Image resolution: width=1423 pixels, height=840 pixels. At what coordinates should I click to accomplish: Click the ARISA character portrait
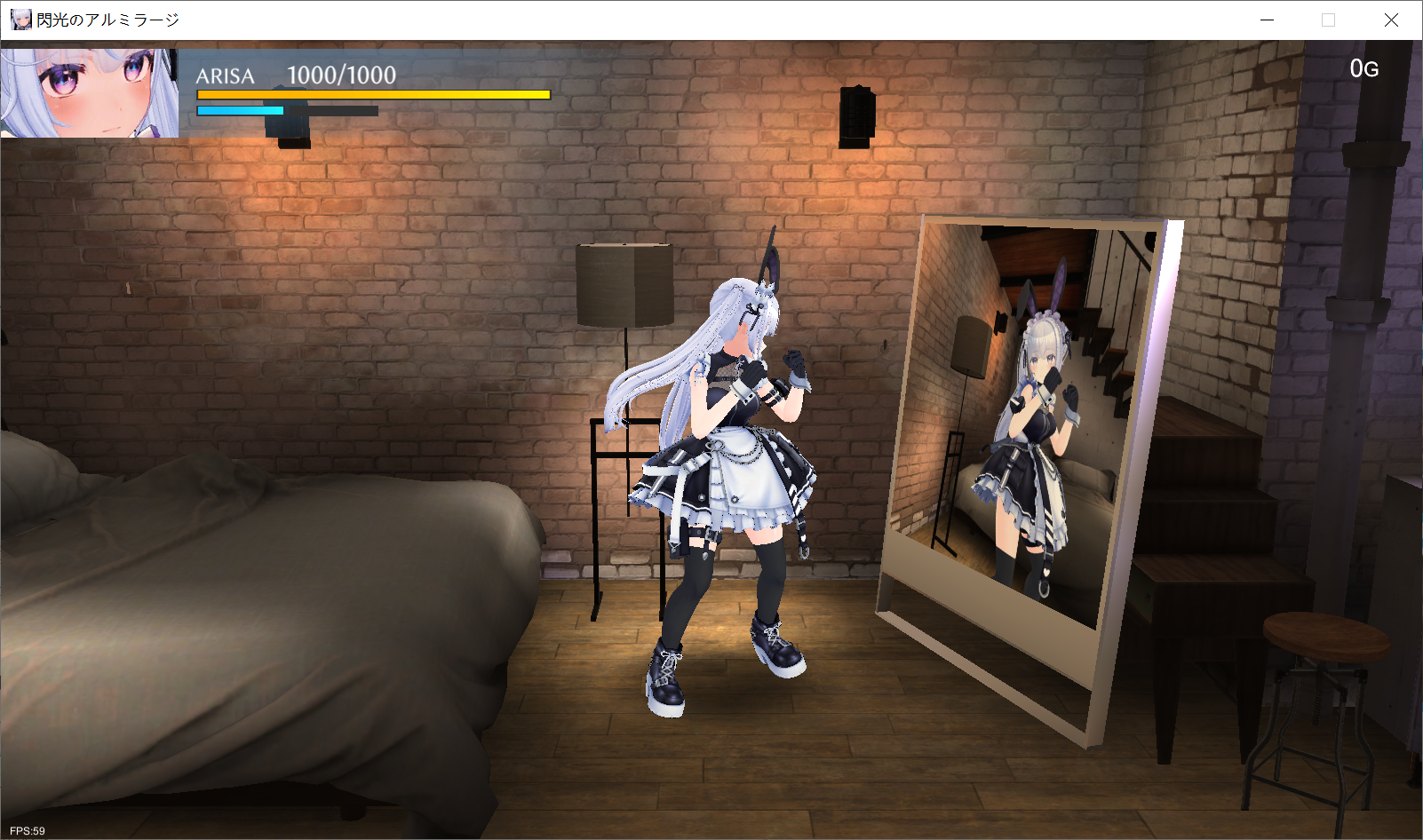coord(89,93)
